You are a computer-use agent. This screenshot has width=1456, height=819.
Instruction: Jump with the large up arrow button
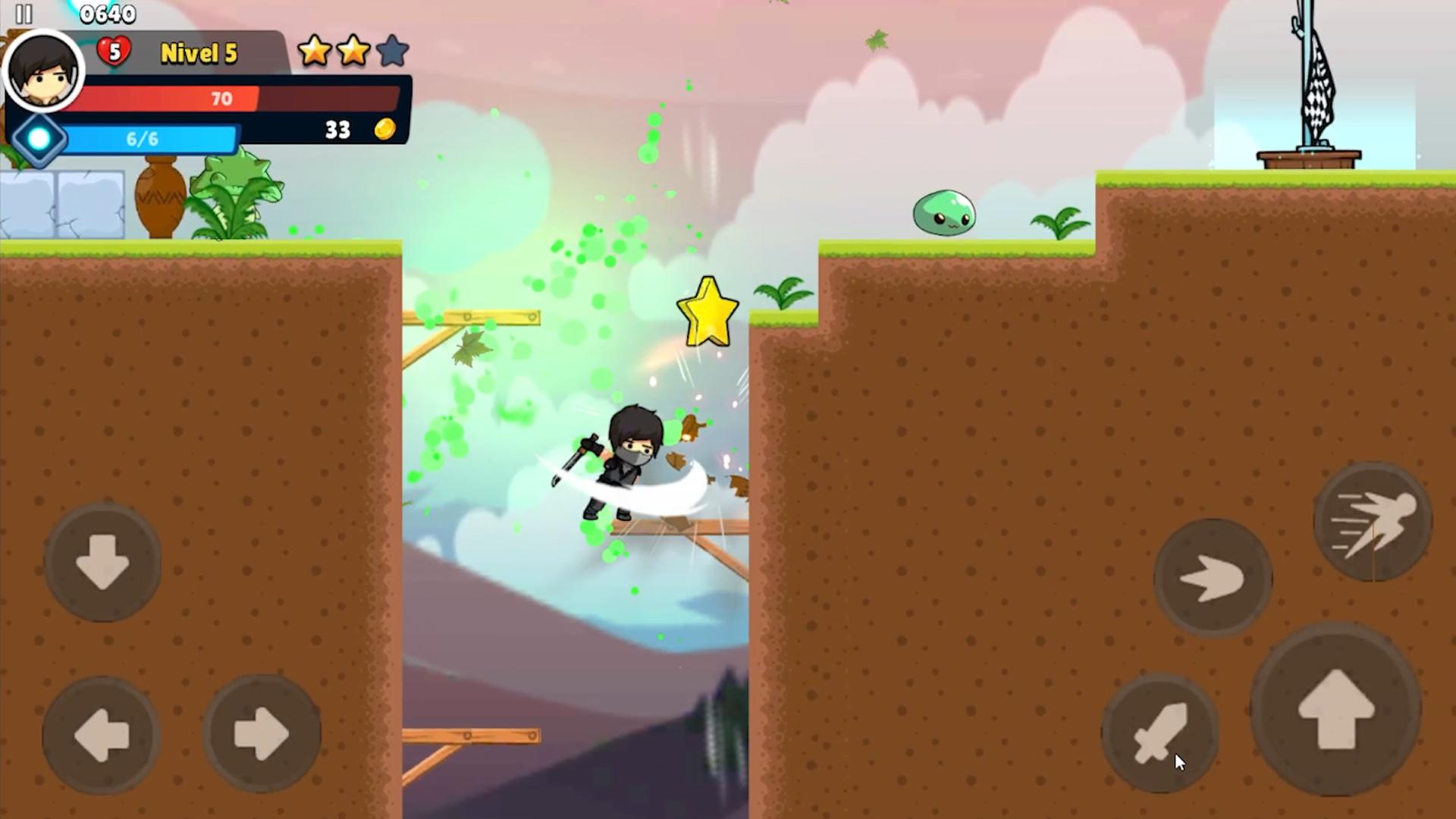pos(1336,709)
